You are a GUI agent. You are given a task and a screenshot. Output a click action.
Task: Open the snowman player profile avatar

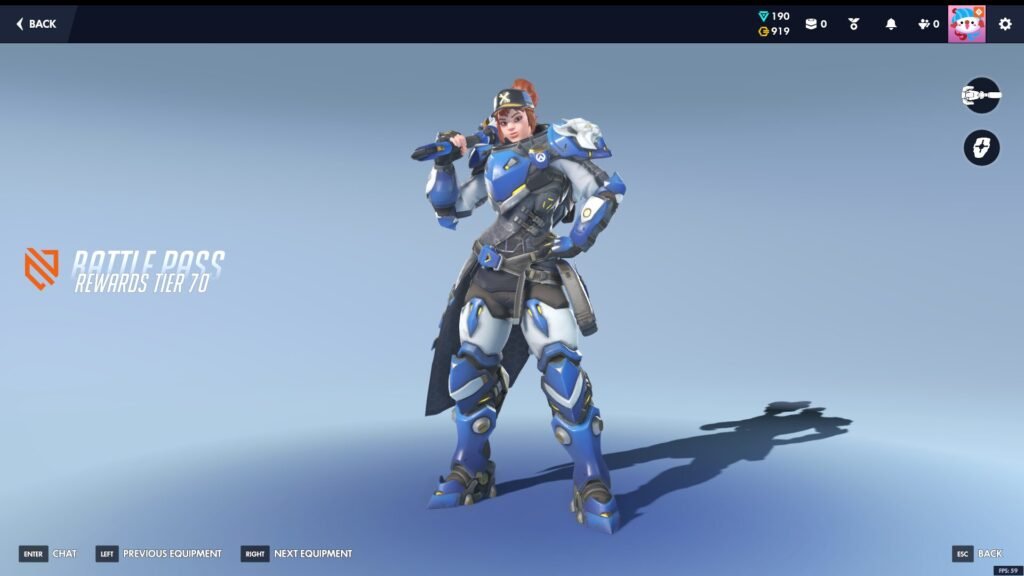click(966, 24)
